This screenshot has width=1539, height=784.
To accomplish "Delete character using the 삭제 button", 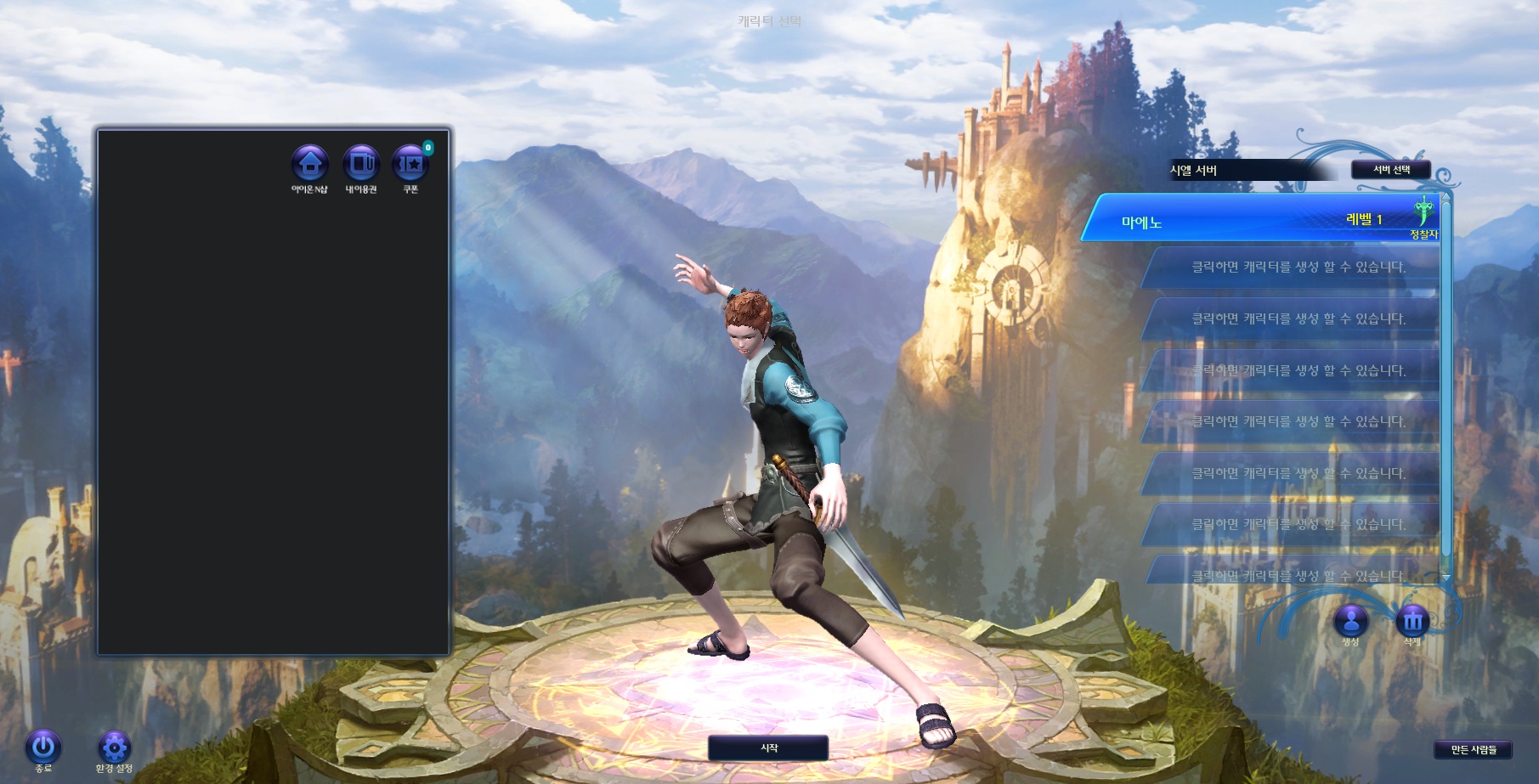I will (x=1412, y=621).
